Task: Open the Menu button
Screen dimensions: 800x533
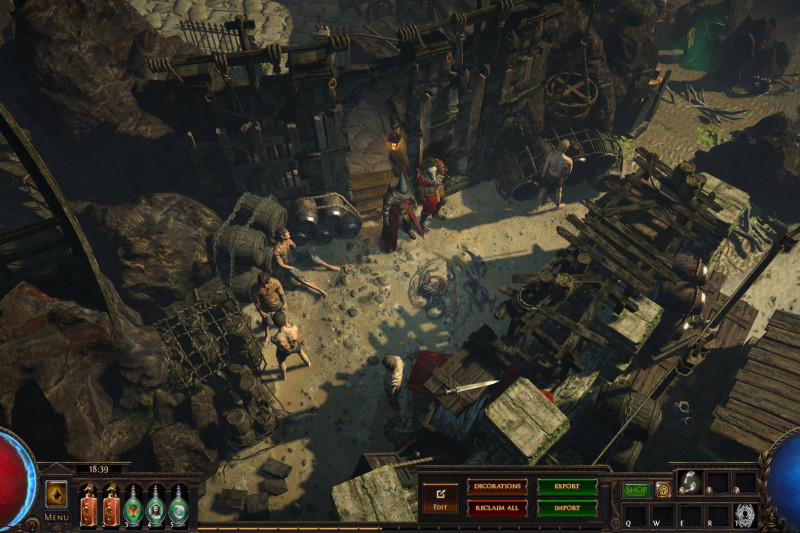Action: [56, 517]
